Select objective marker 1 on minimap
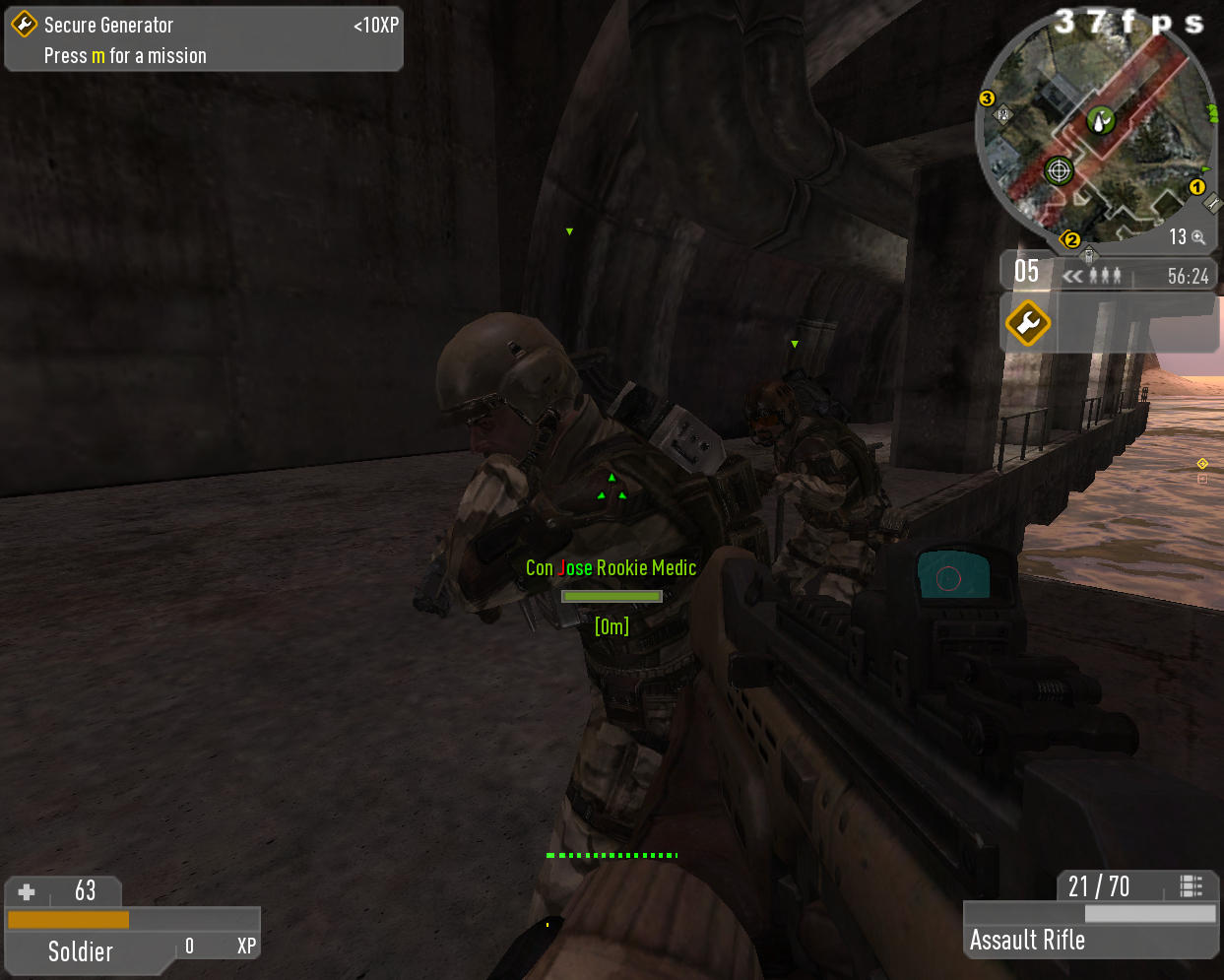Screen dimensions: 1224x980 pyautogui.click(x=1197, y=186)
